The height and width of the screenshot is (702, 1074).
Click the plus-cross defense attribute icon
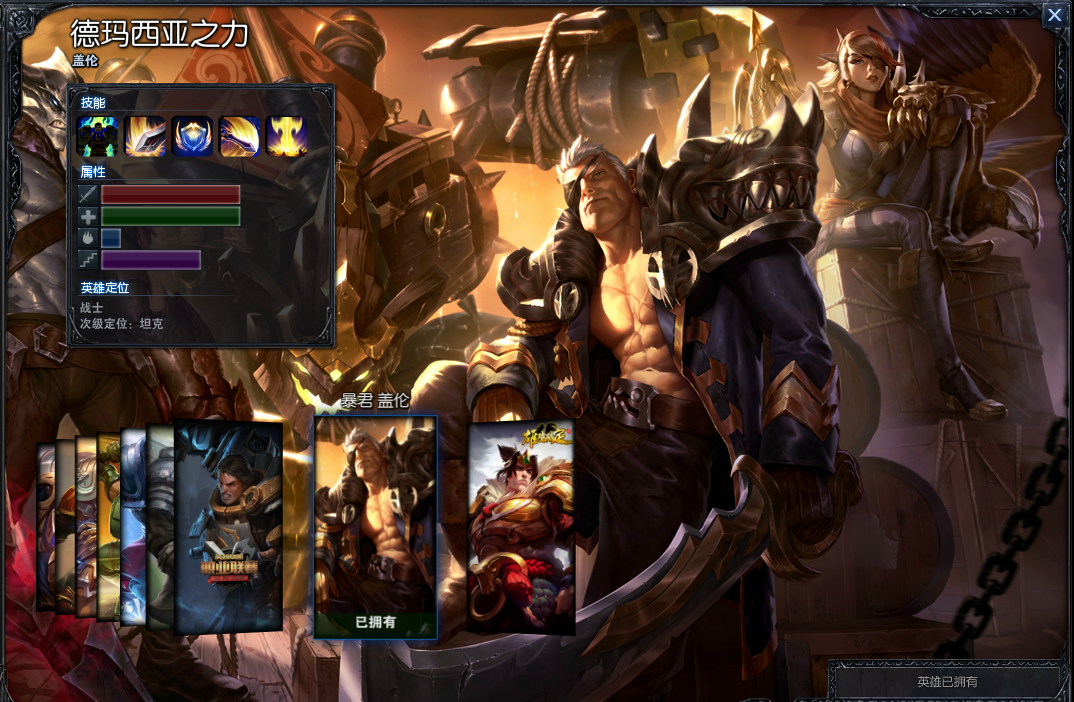tap(88, 217)
